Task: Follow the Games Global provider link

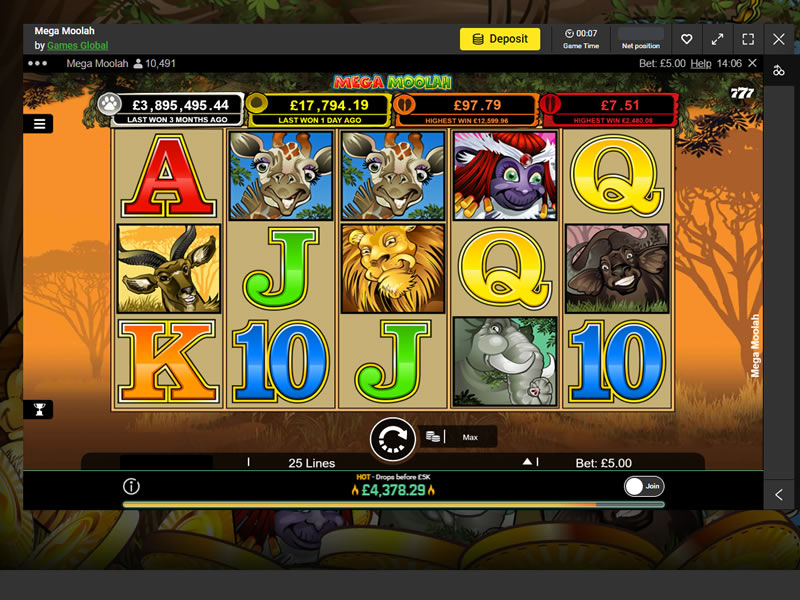Action: tap(77, 46)
